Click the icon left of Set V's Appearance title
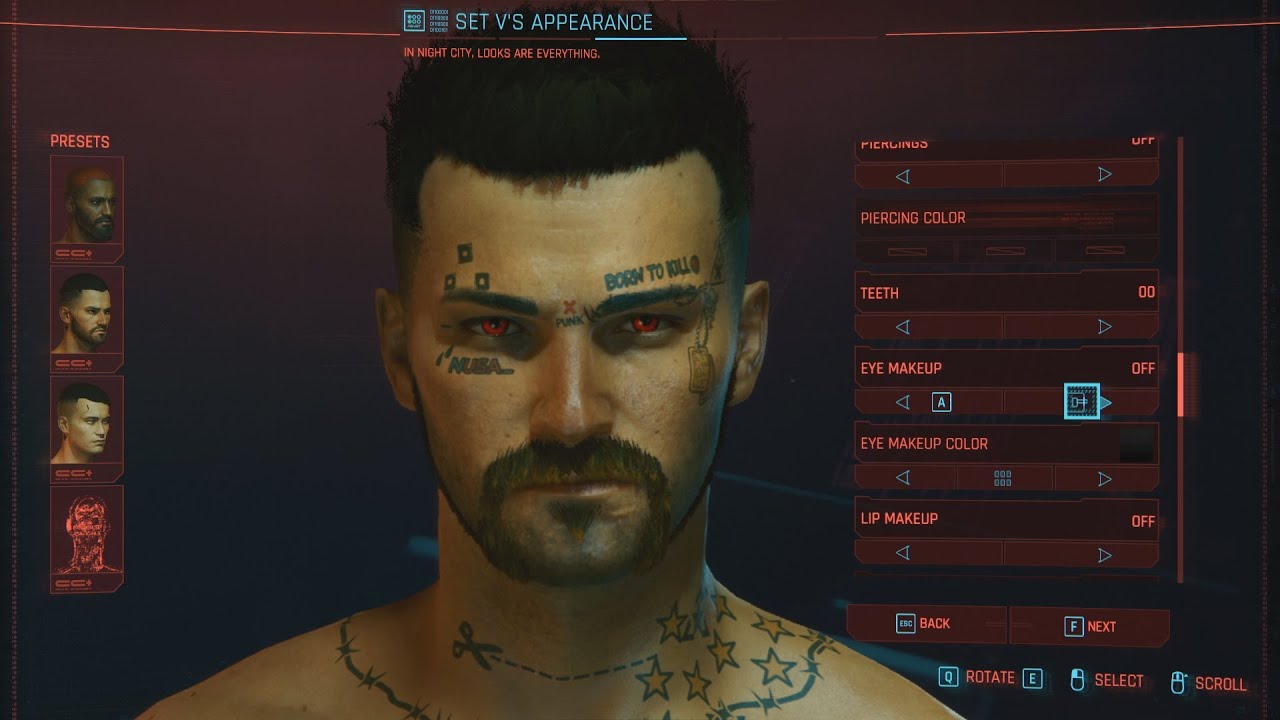The height and width of the screenshot is (720, 1280). pos(414,19)
